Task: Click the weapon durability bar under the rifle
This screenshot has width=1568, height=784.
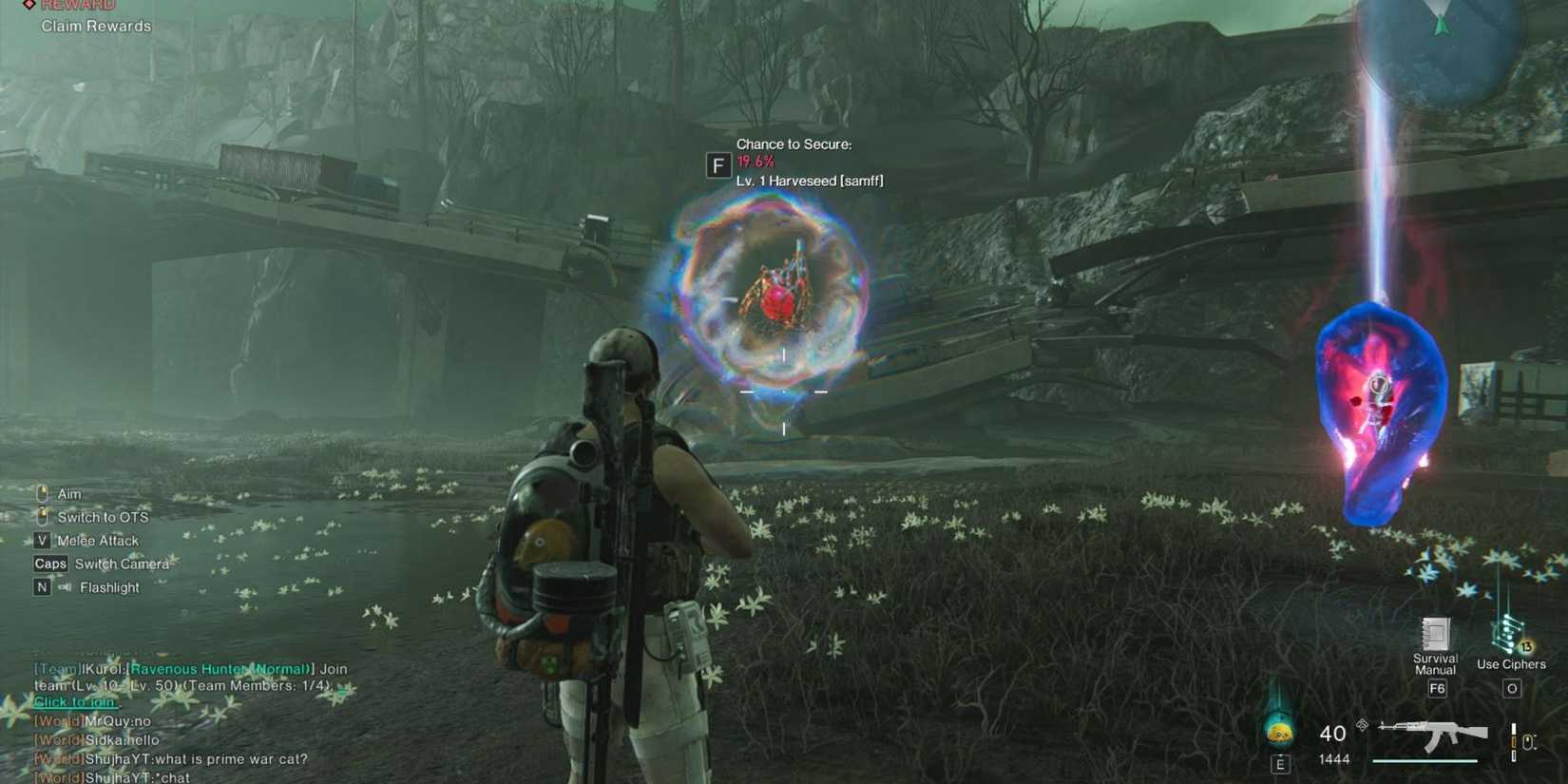Action: pyautogui.click(x=1425, y=760)
